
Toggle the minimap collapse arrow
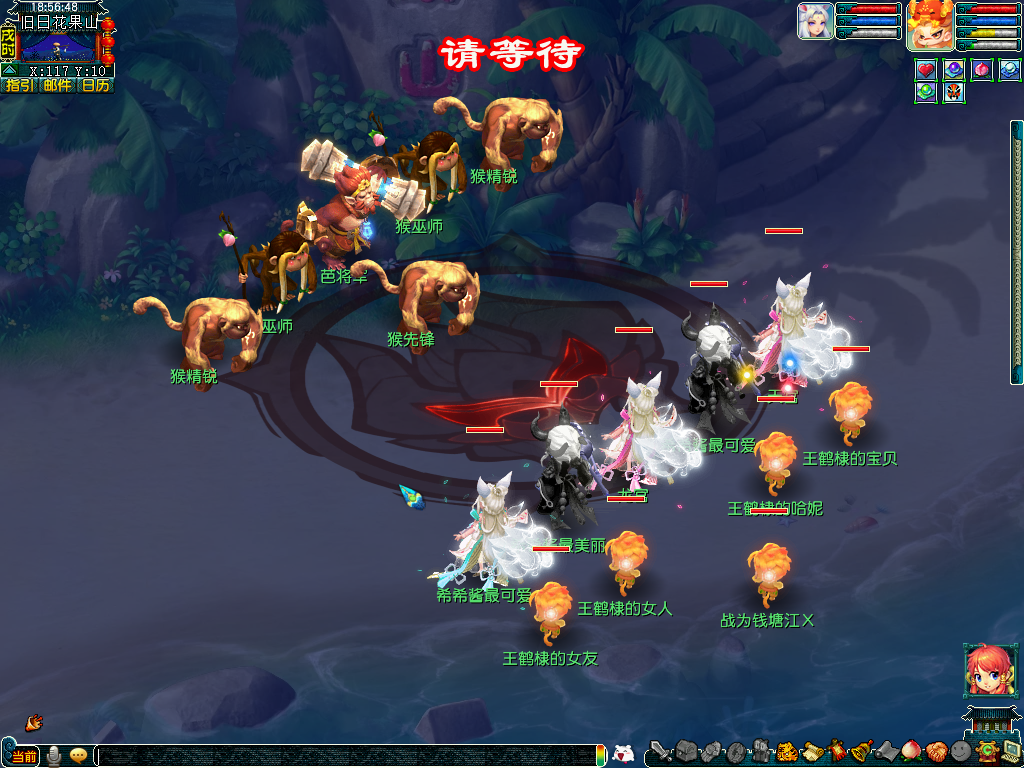pyautogui.click(x=8, y=71)
